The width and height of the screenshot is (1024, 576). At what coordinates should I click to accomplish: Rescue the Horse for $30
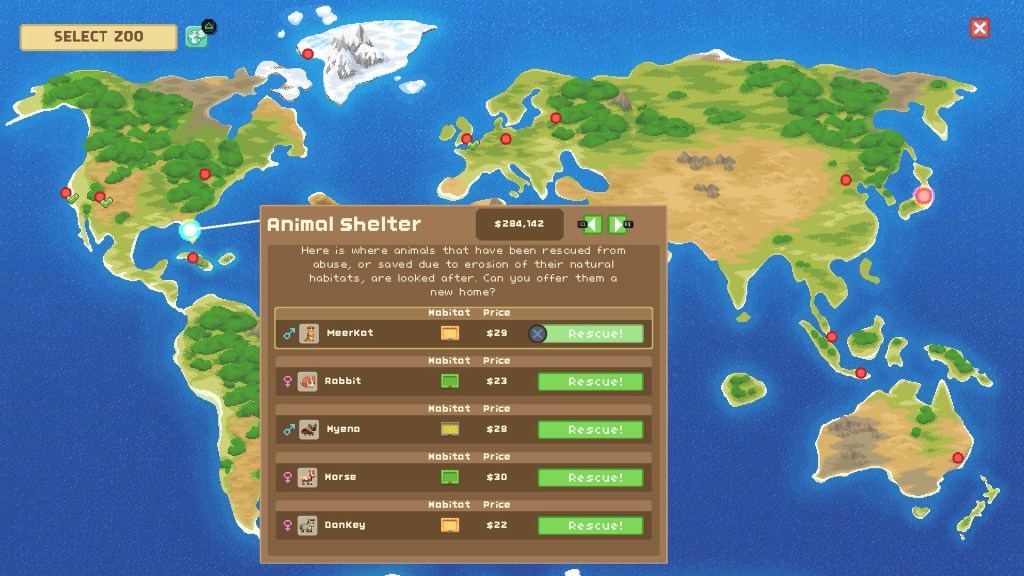click(x=590, y=478)
